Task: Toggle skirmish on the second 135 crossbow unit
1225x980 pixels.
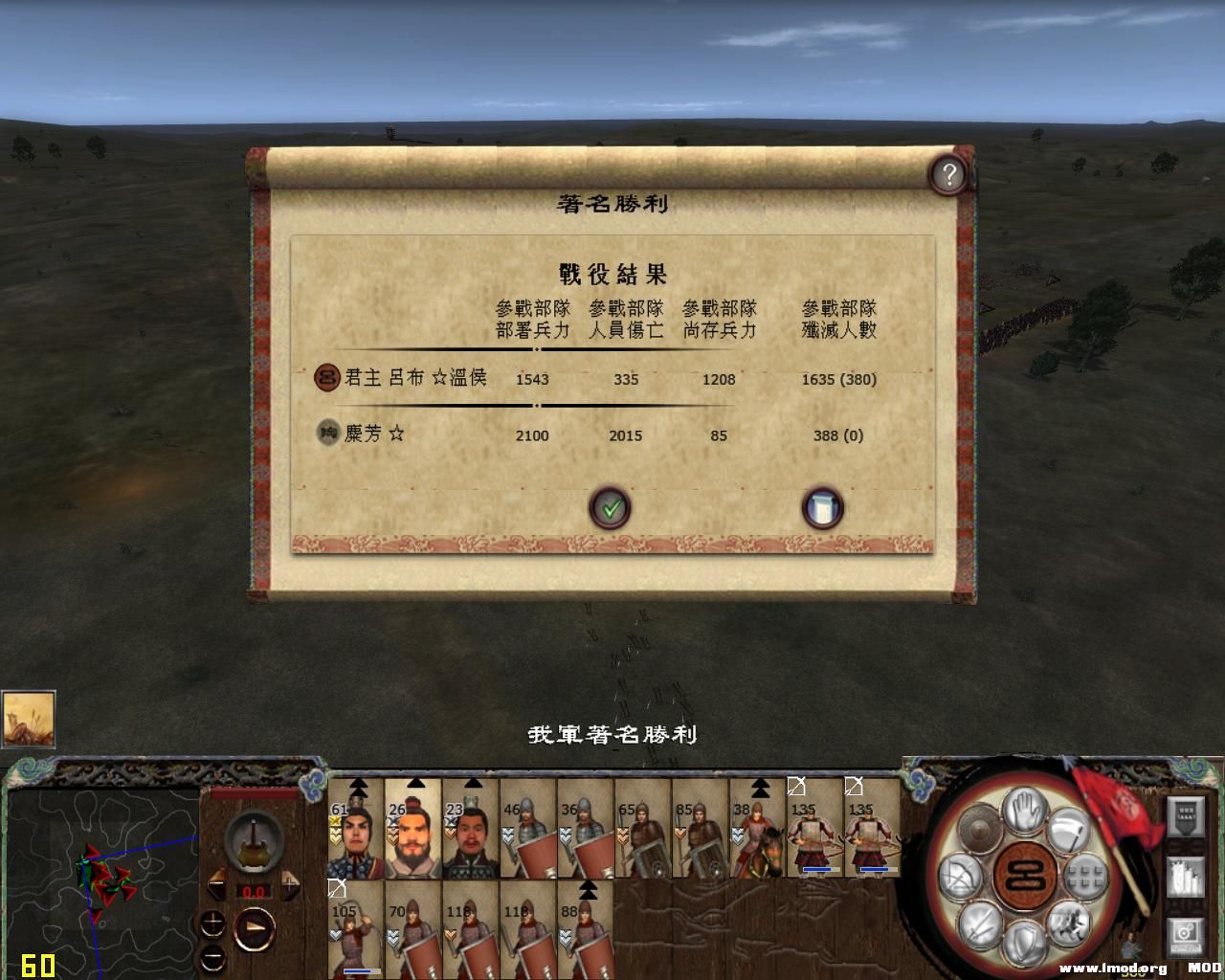Action: pyautogui.click(x=855, y=788)
